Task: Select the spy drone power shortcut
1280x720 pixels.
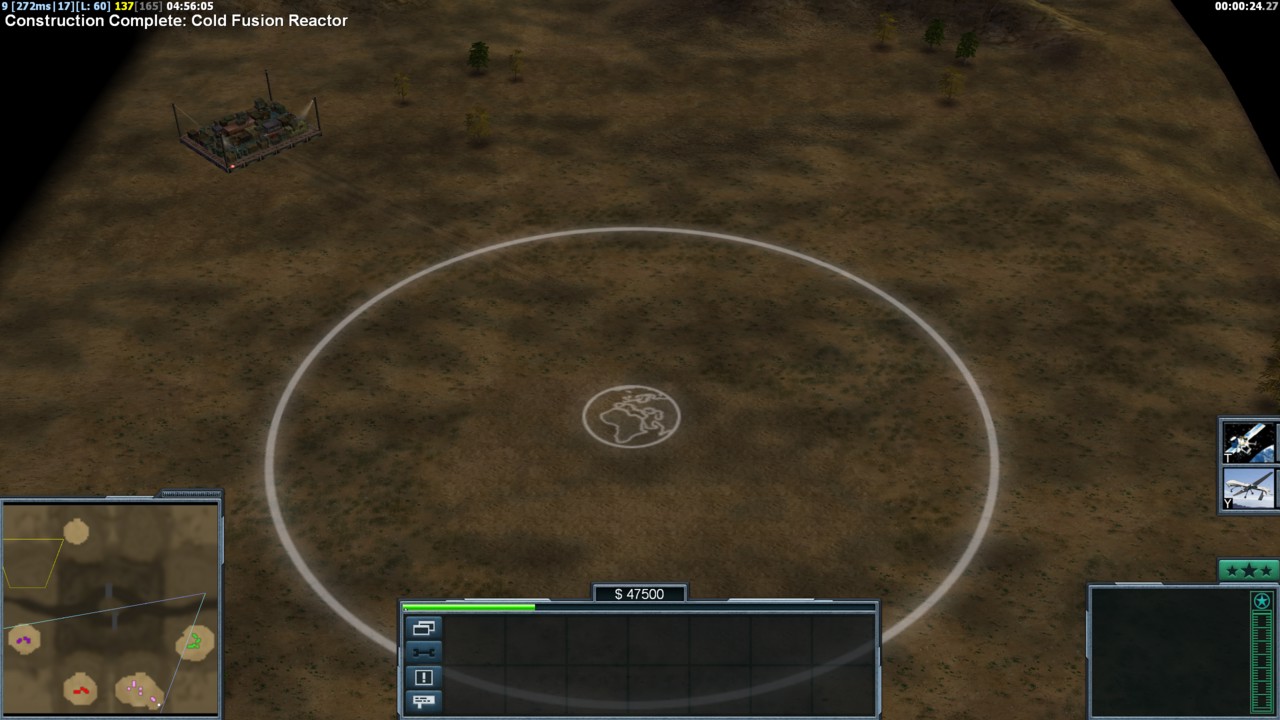Action: [1249, 489]
